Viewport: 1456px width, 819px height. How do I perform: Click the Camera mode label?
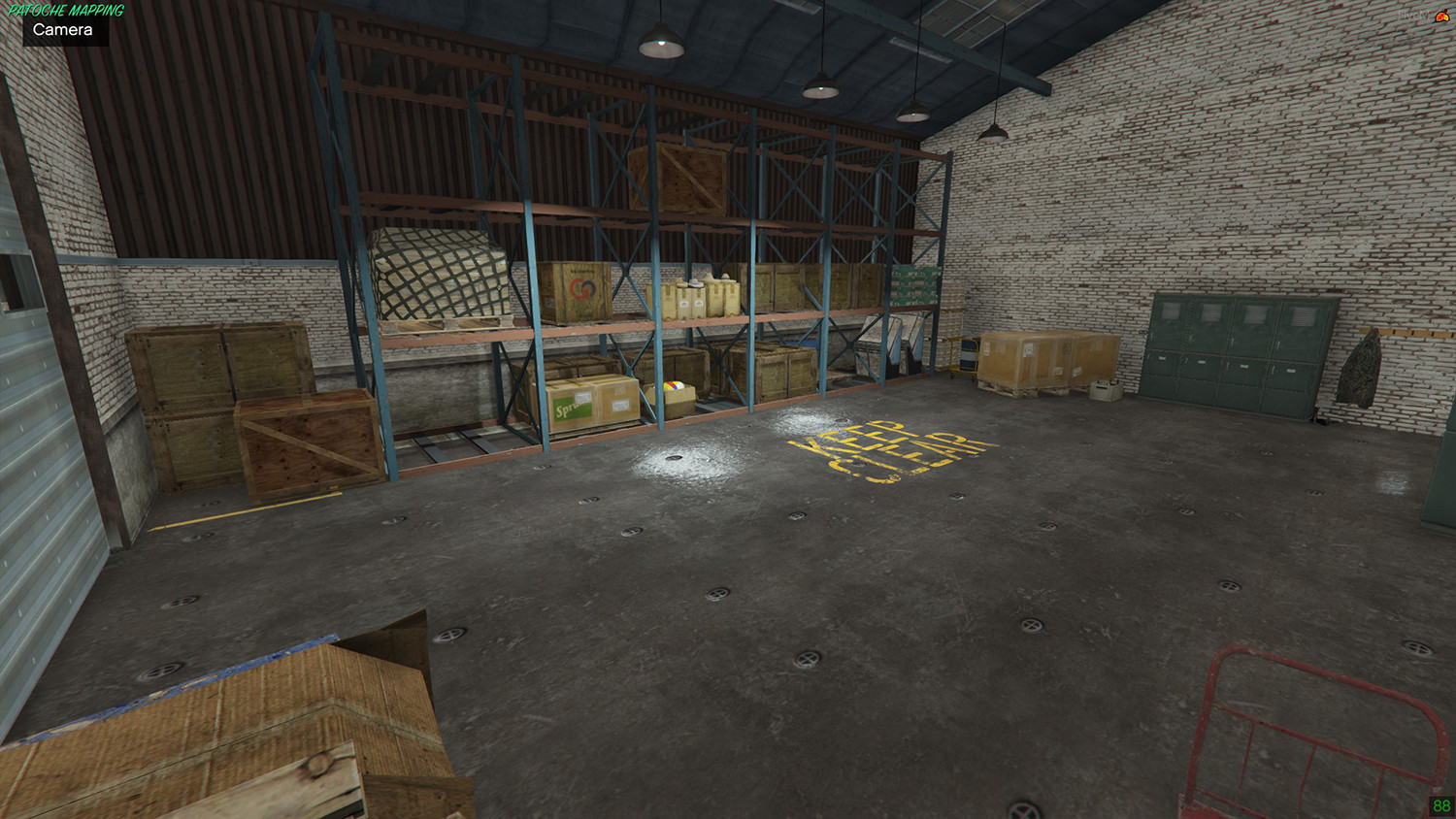63,30
